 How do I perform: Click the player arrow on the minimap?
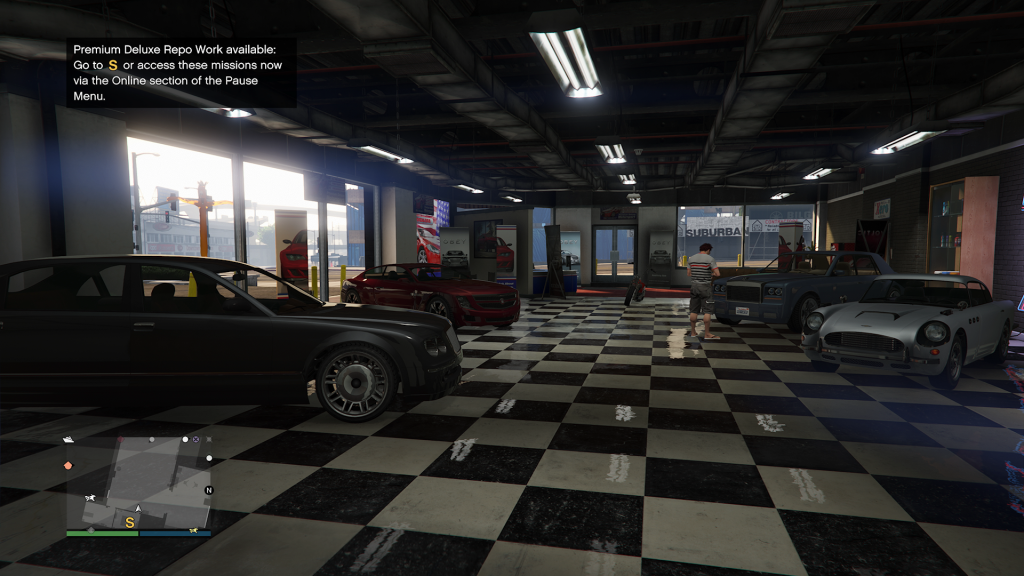click(x=138, y=509)
